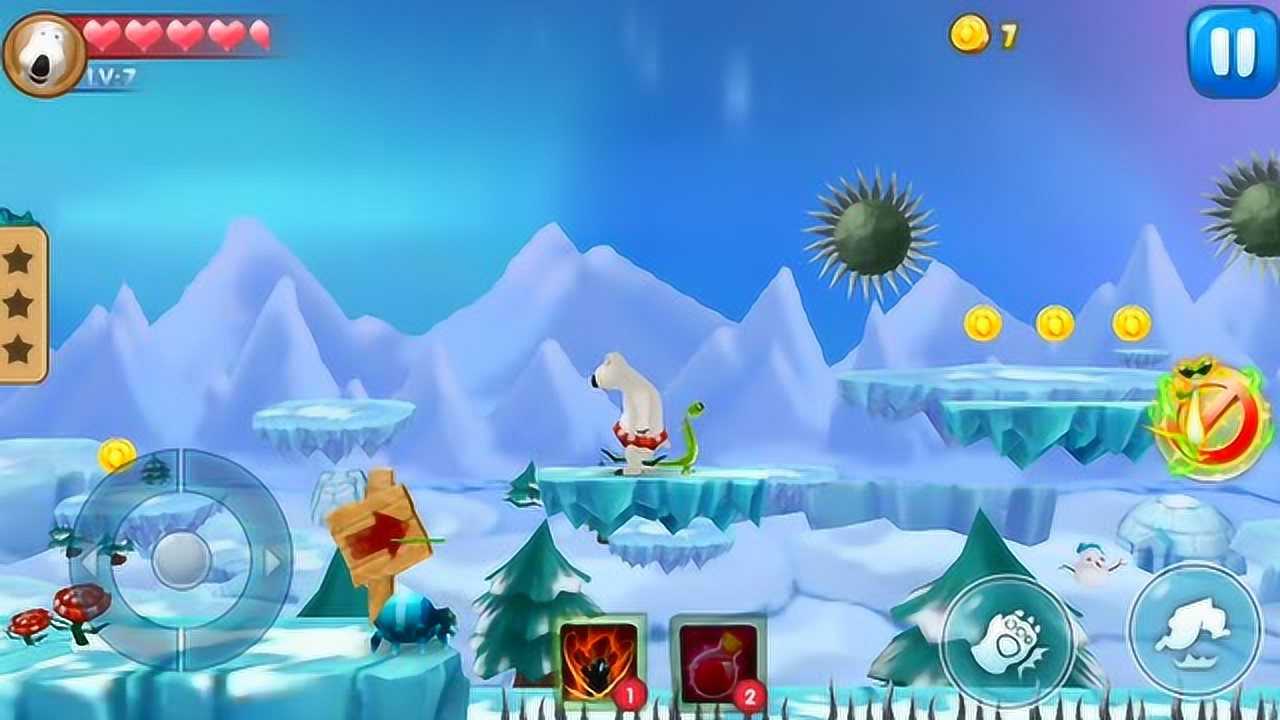The height and width of the screenshot is (720, 1280).
Task: Trigger the green-glowing special skill icon
Action: click(1211, 420)
